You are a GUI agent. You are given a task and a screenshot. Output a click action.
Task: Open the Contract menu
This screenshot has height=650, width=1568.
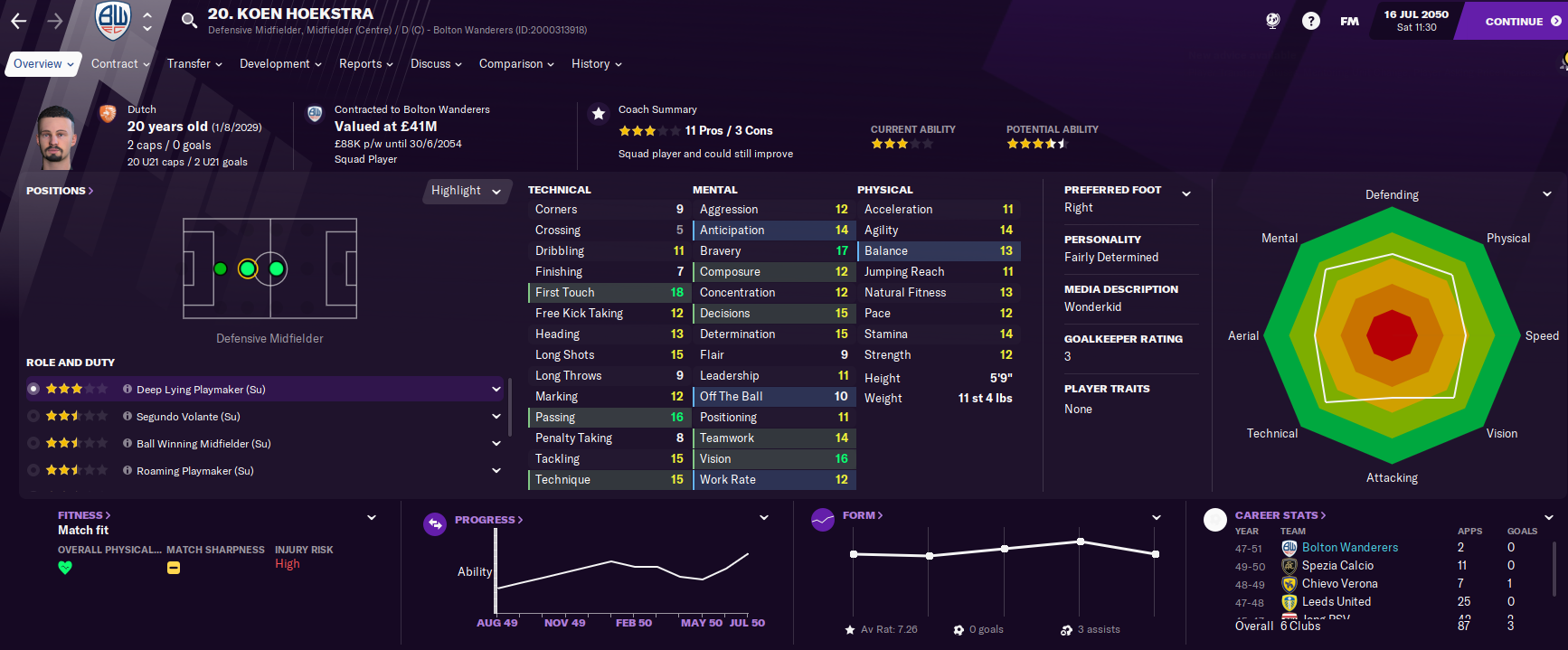tap(120, 64)
